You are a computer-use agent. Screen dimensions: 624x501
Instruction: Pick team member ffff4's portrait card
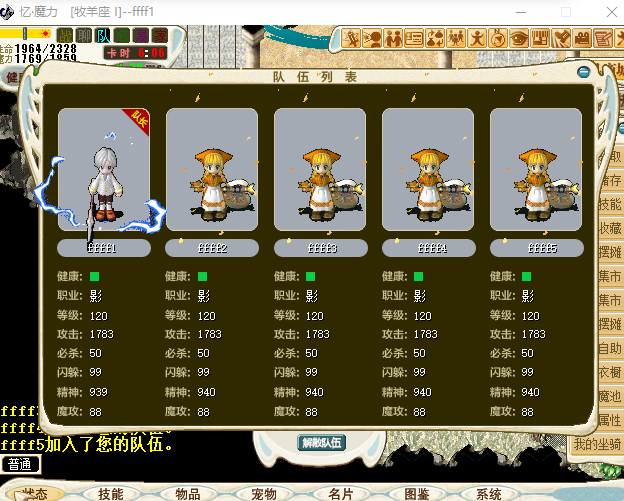pos(428,170)
